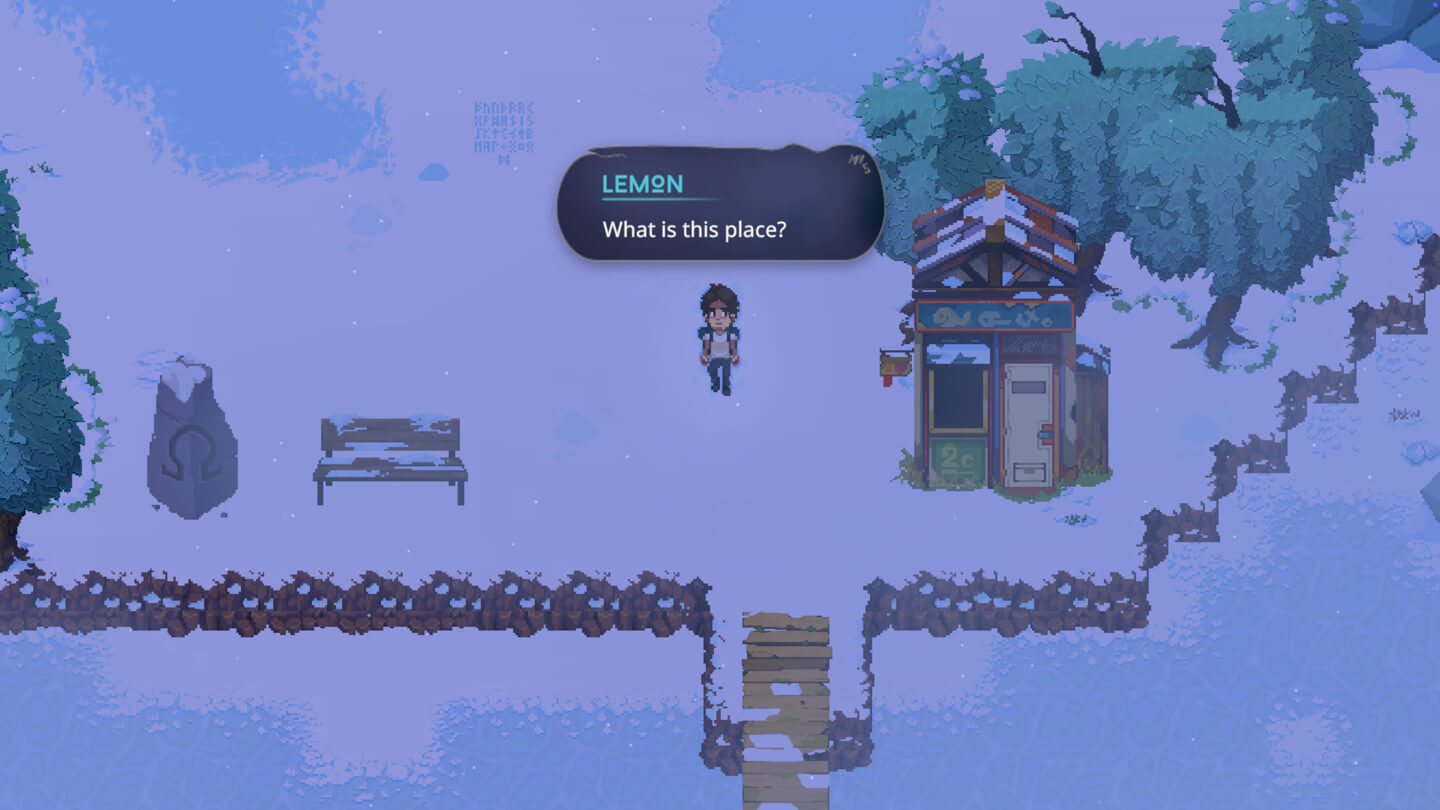
Task: Open the LEMON character name label
Action: [x=641, y=183]
